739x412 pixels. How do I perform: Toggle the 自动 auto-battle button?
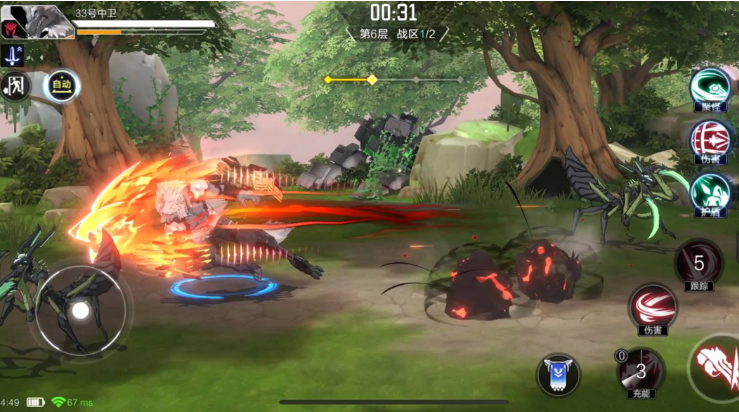coord(61,84)
